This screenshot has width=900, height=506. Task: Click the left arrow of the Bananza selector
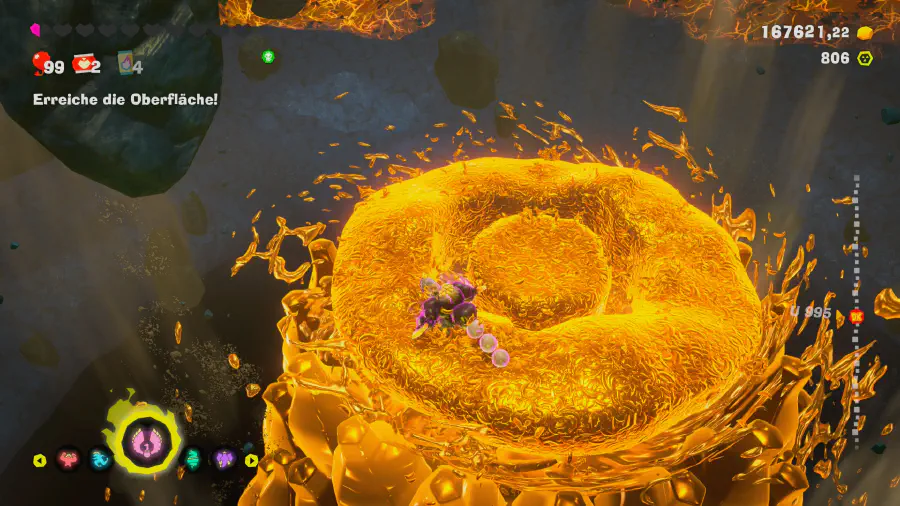40,461
